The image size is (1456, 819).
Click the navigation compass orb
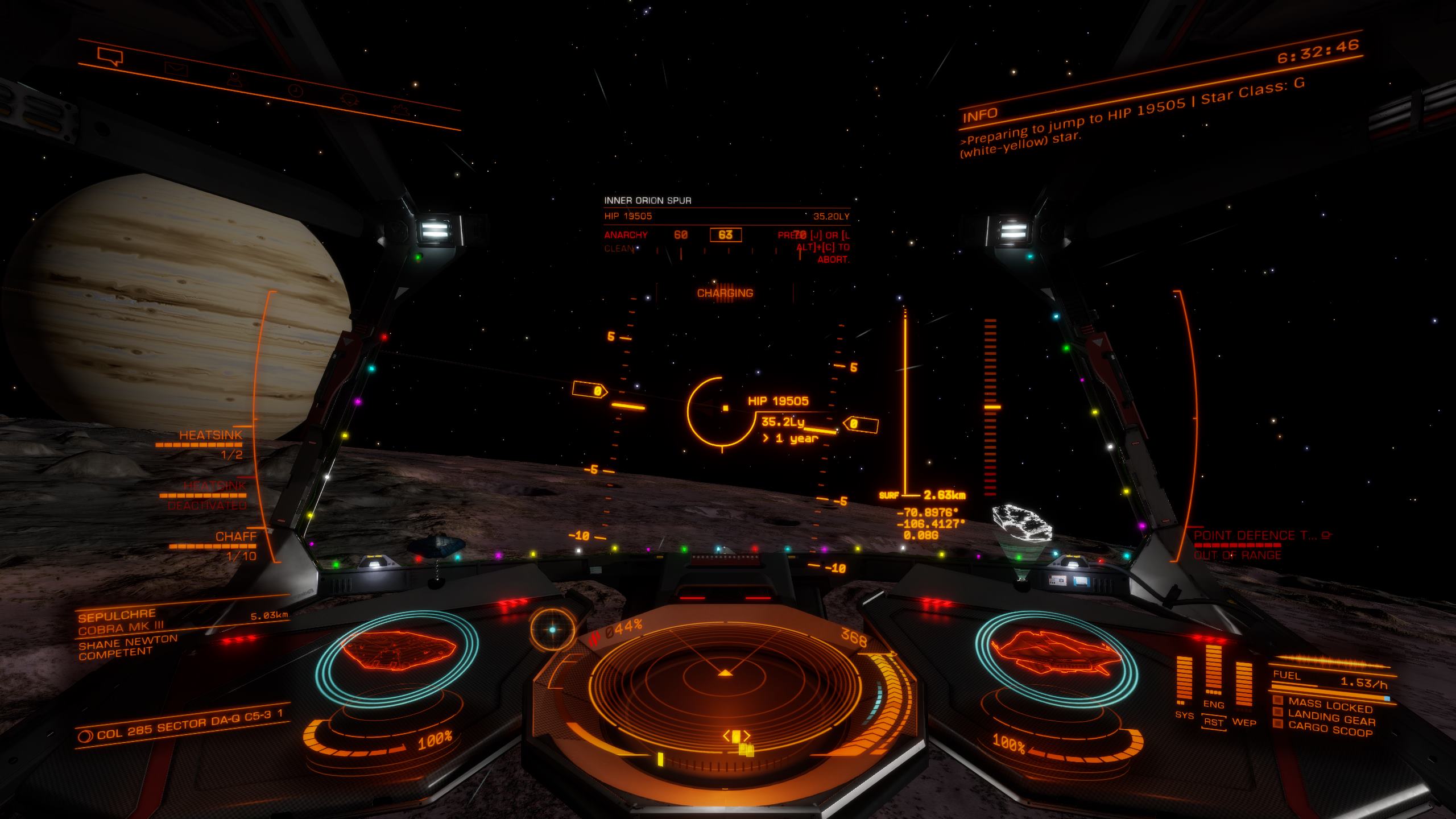pos(552,629)
